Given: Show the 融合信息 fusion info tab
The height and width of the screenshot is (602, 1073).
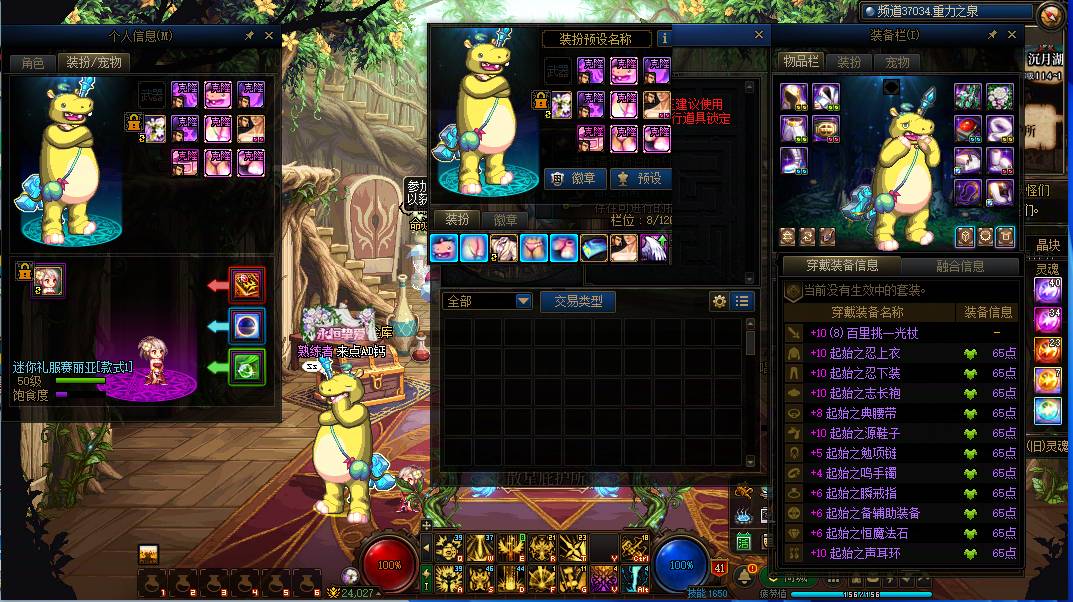Looking at the screenshot, I should tap(960, 266).
